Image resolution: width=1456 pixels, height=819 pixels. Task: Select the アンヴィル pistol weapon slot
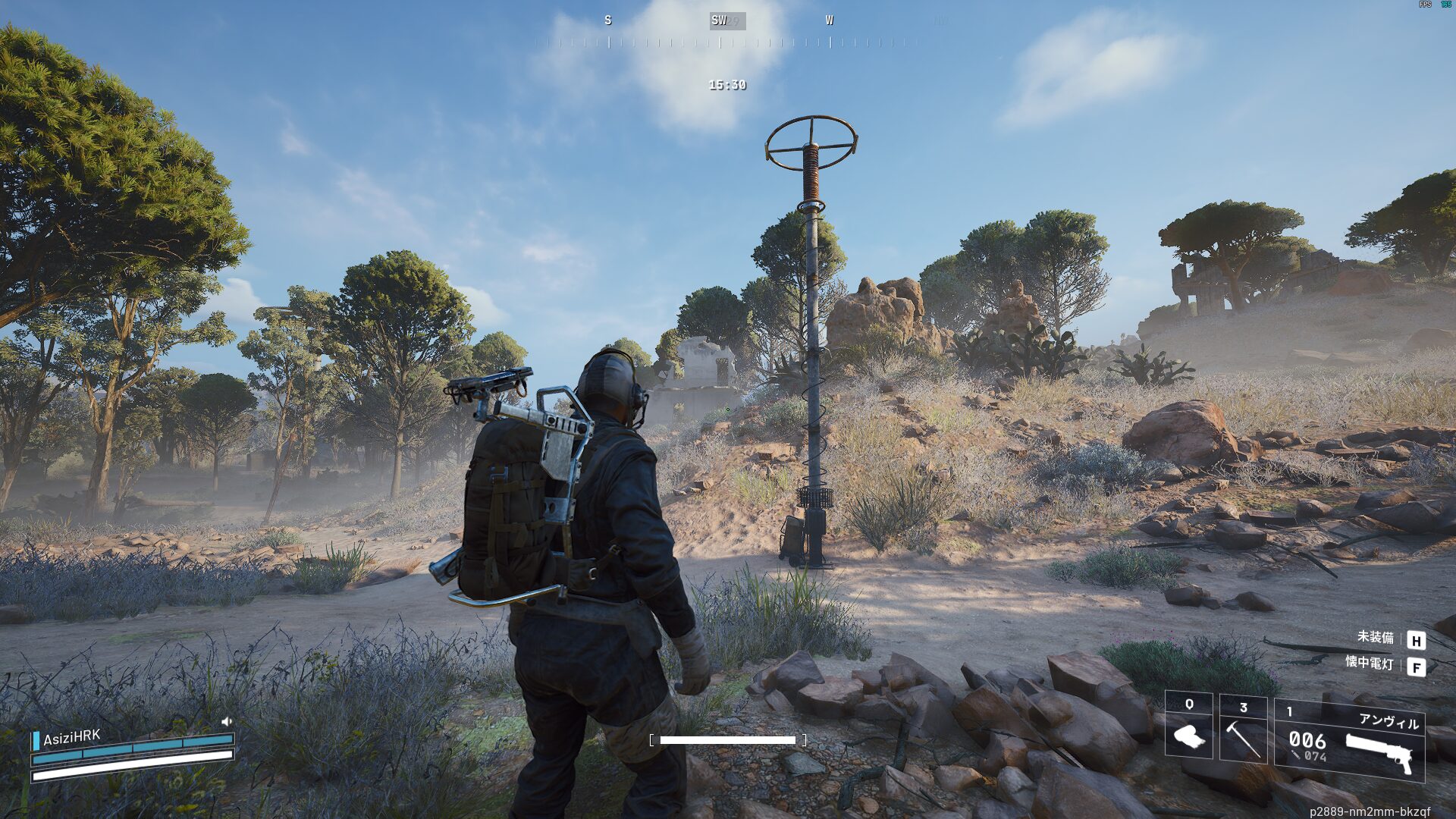[1350, 740]
